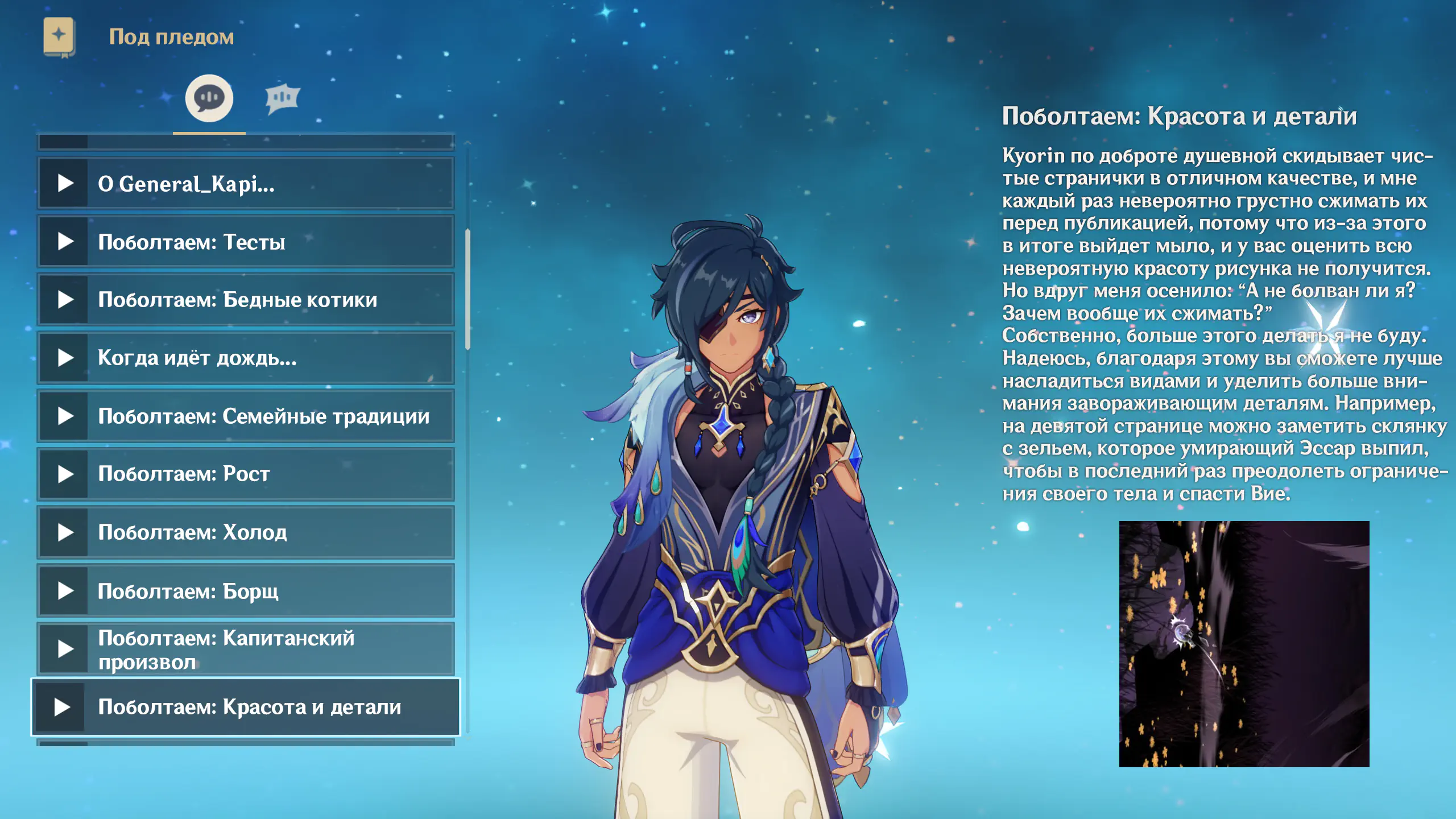Open "Поболтаем: Капитанский произвол" entry

246,649
